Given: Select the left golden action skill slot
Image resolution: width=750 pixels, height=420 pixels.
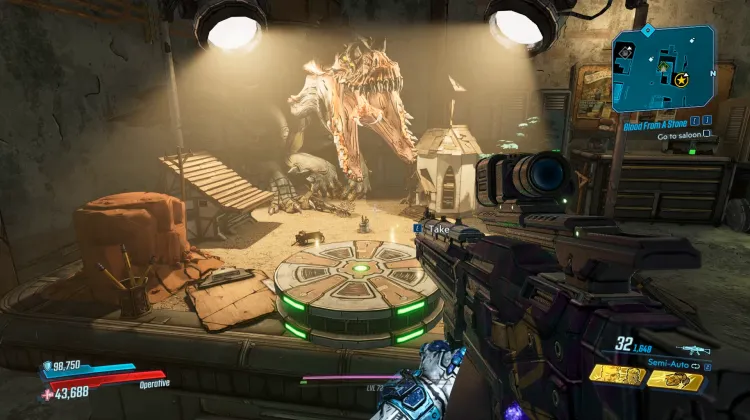Looking at the screenshot, I should pos(616,377).
